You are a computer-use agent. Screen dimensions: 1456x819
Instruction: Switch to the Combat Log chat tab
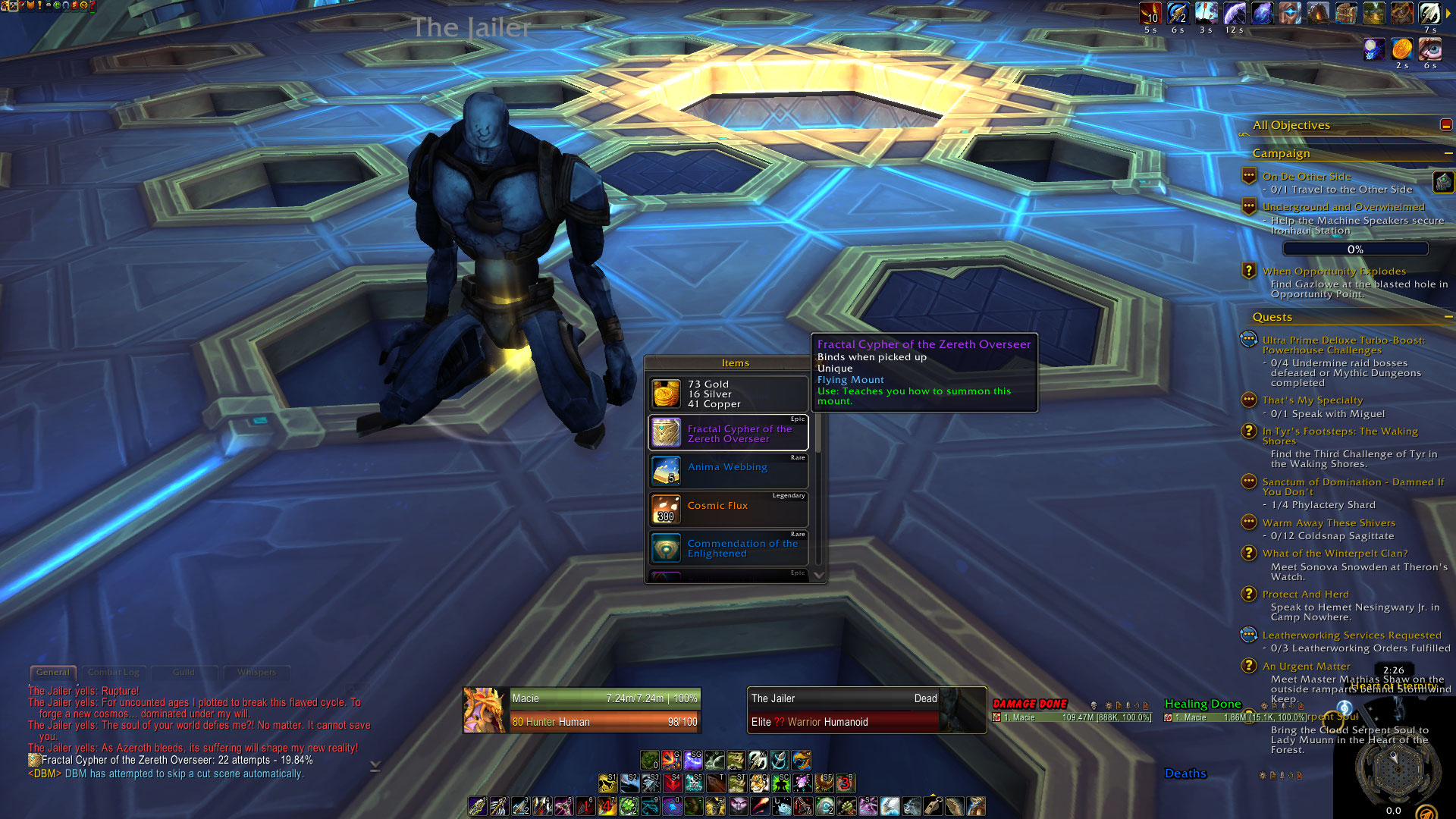[x=114, y=673]
